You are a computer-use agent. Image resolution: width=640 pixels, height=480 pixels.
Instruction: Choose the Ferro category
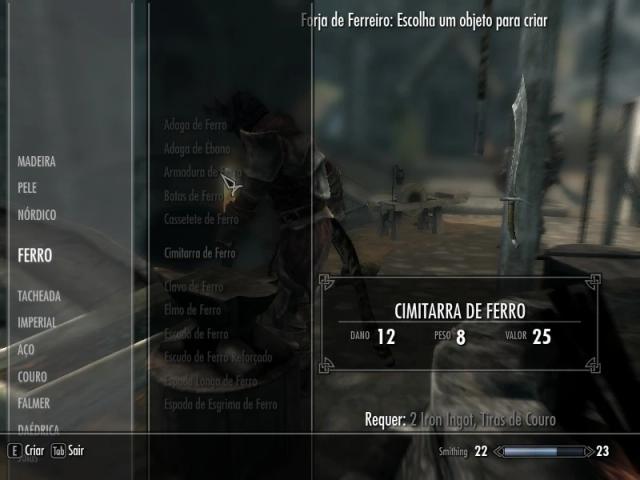click(x=35, y=255)
